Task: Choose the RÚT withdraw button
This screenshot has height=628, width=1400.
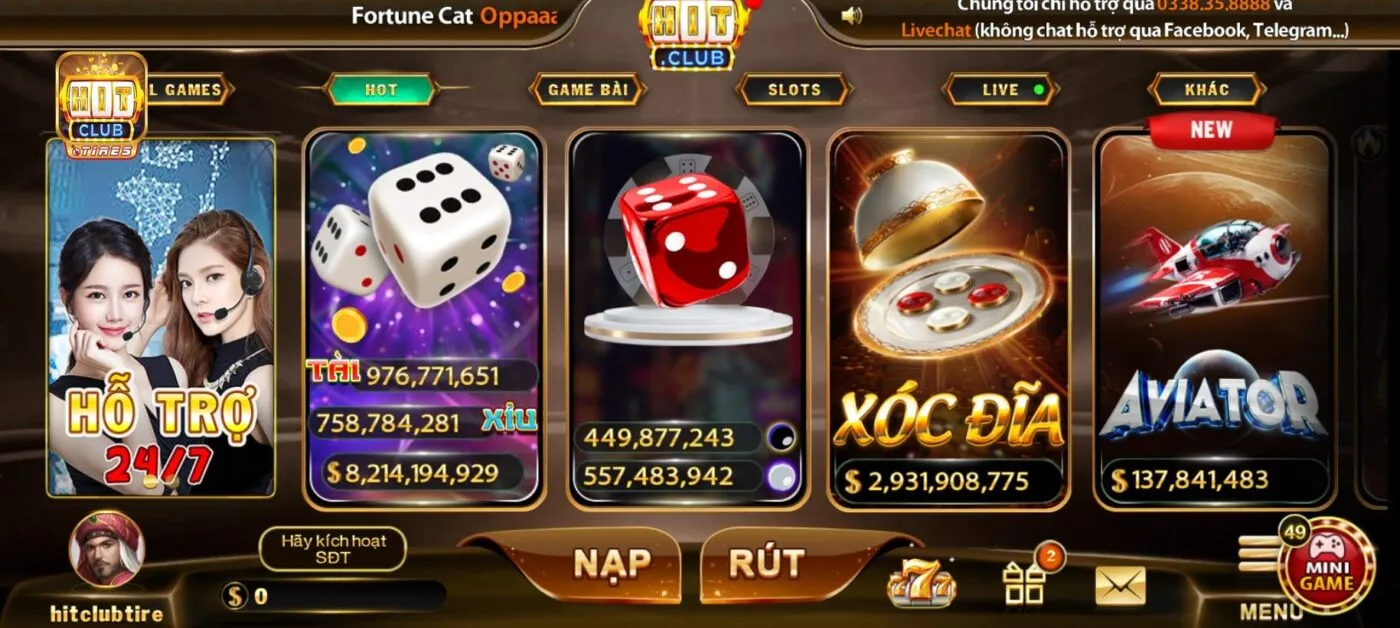Action: pyautogui.click(x=766, y=564)
